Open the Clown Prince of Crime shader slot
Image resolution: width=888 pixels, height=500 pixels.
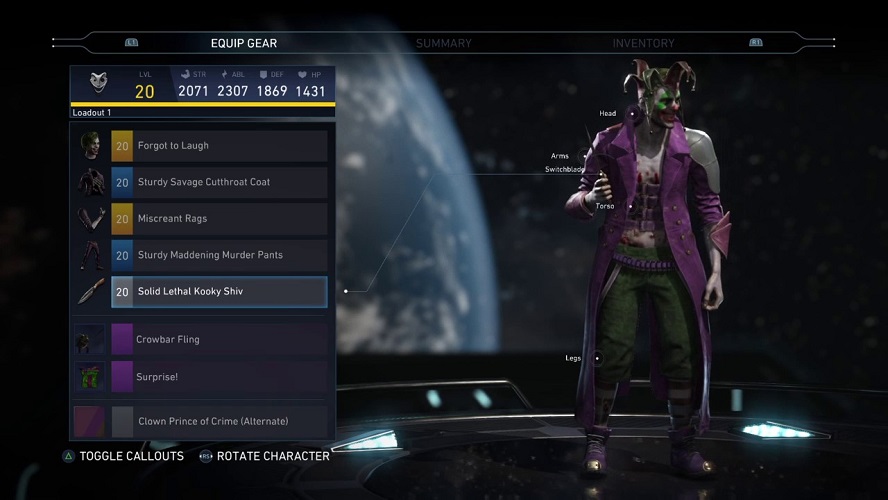(218, 421)
